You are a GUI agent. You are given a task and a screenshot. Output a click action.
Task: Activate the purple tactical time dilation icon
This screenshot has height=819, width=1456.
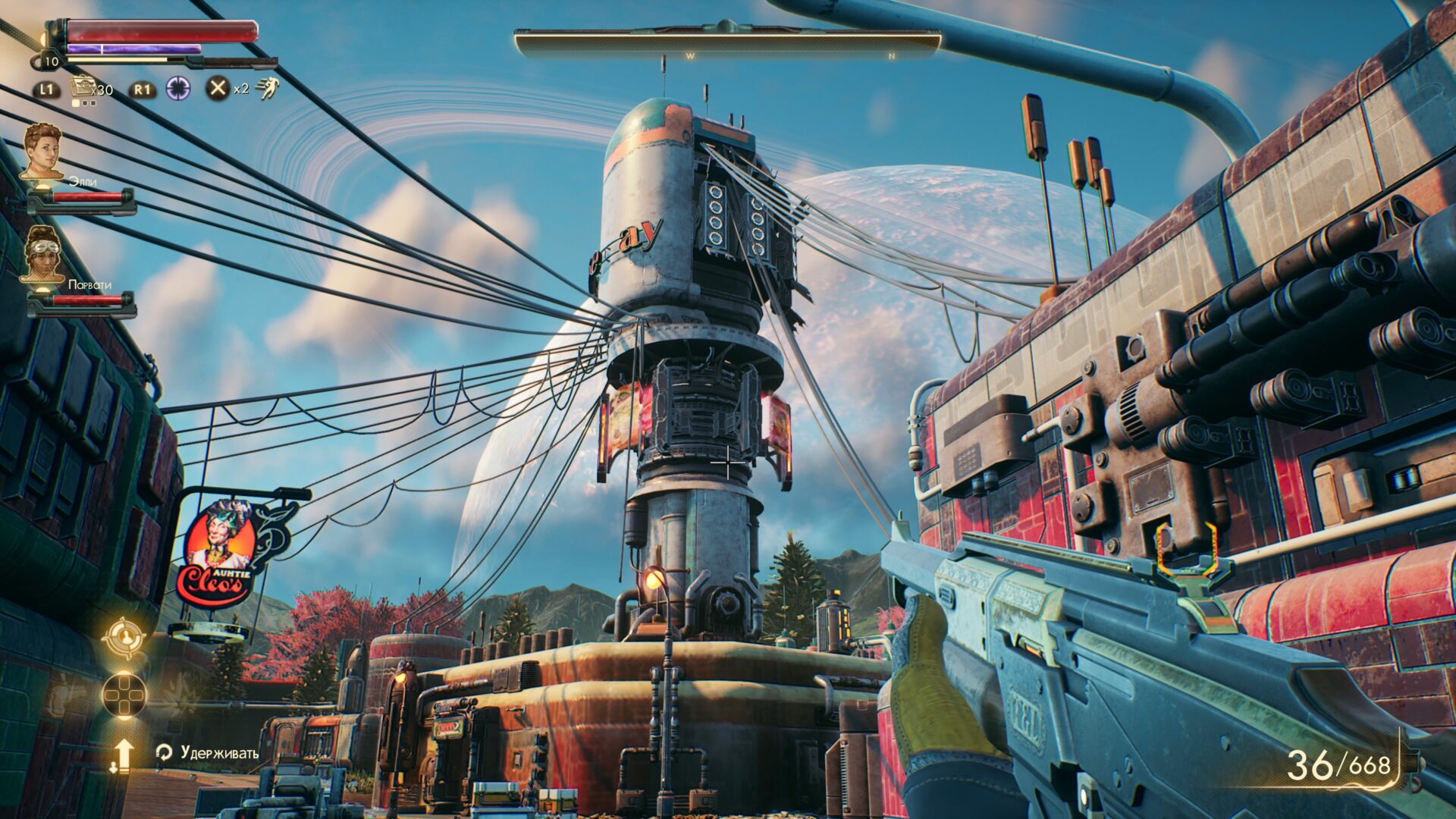point(179,89)
